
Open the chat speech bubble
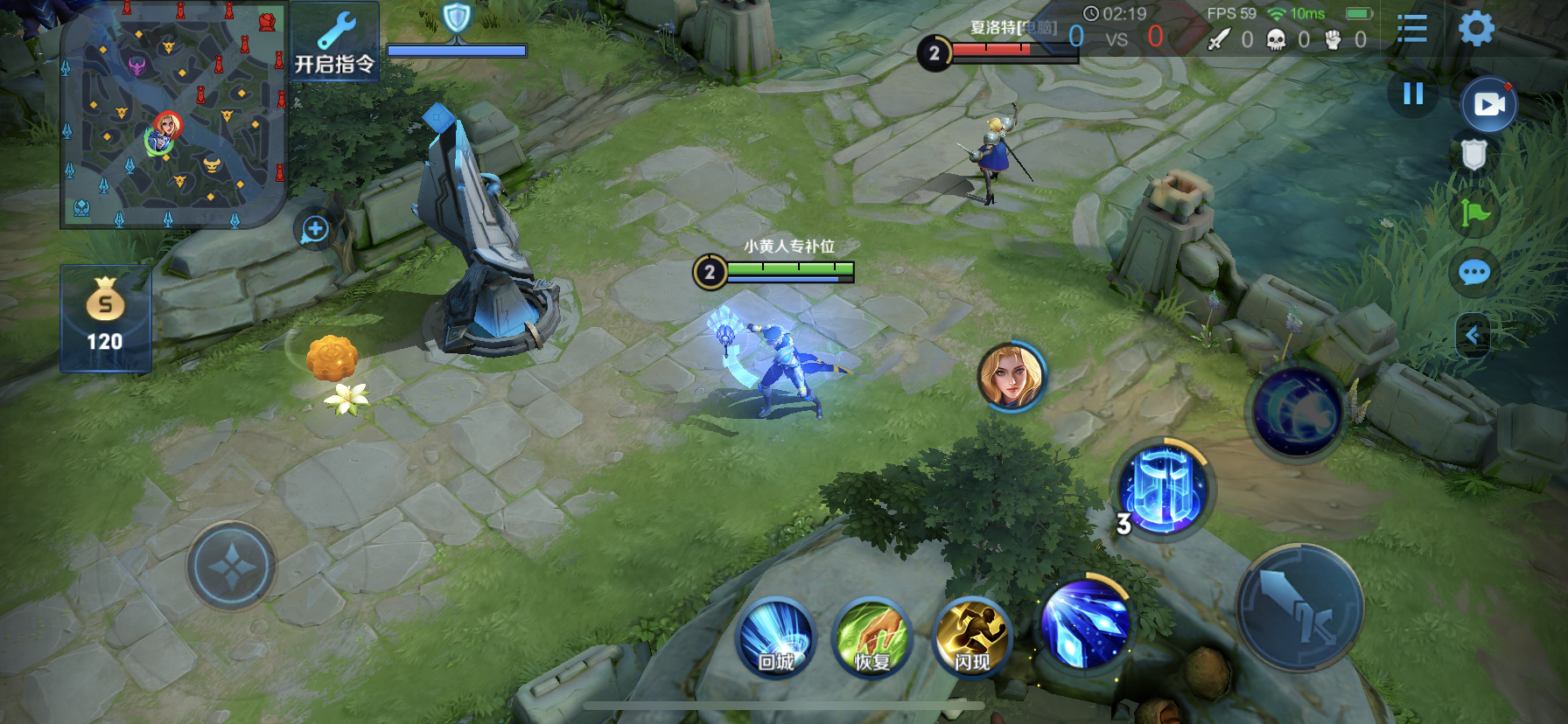pyautogui.click(x=1474, y=273)
